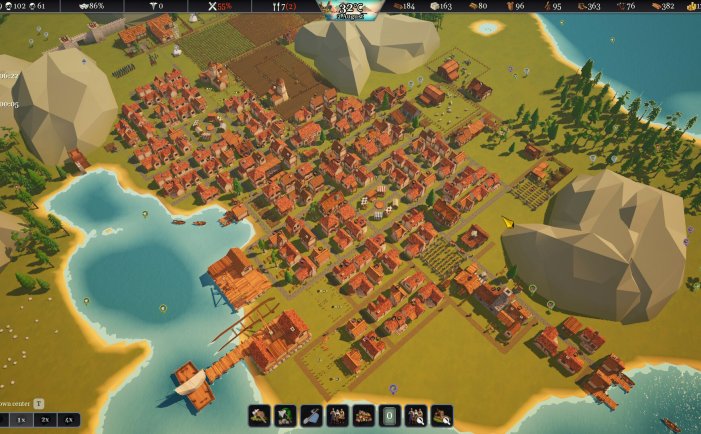Open villagers search with magnifier icon
This screenshot has width=701, height=434.
(x=415, y=415)
